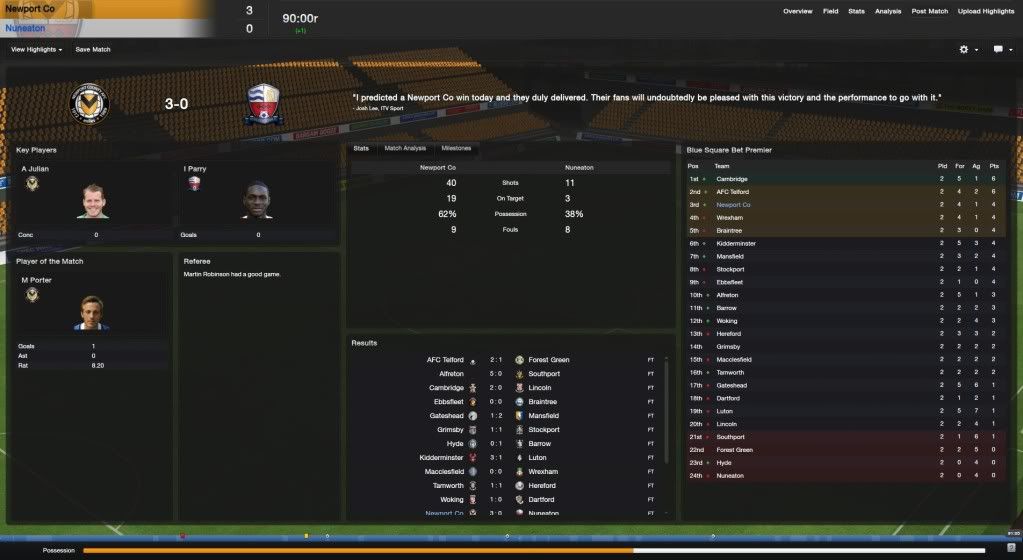
Task: Switch to the Match Analysis panel tab
Action: (x=406, y=148)
